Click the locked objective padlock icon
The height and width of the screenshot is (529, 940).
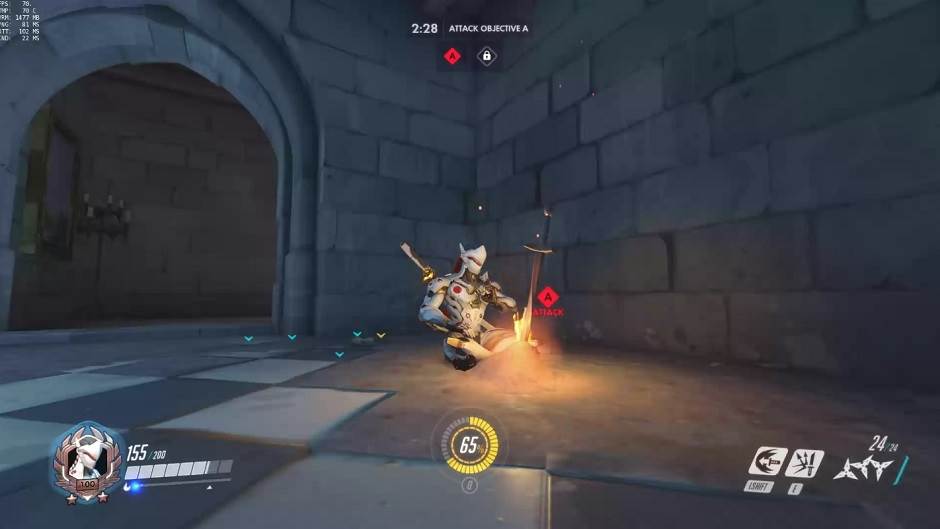tap(486, 56)
